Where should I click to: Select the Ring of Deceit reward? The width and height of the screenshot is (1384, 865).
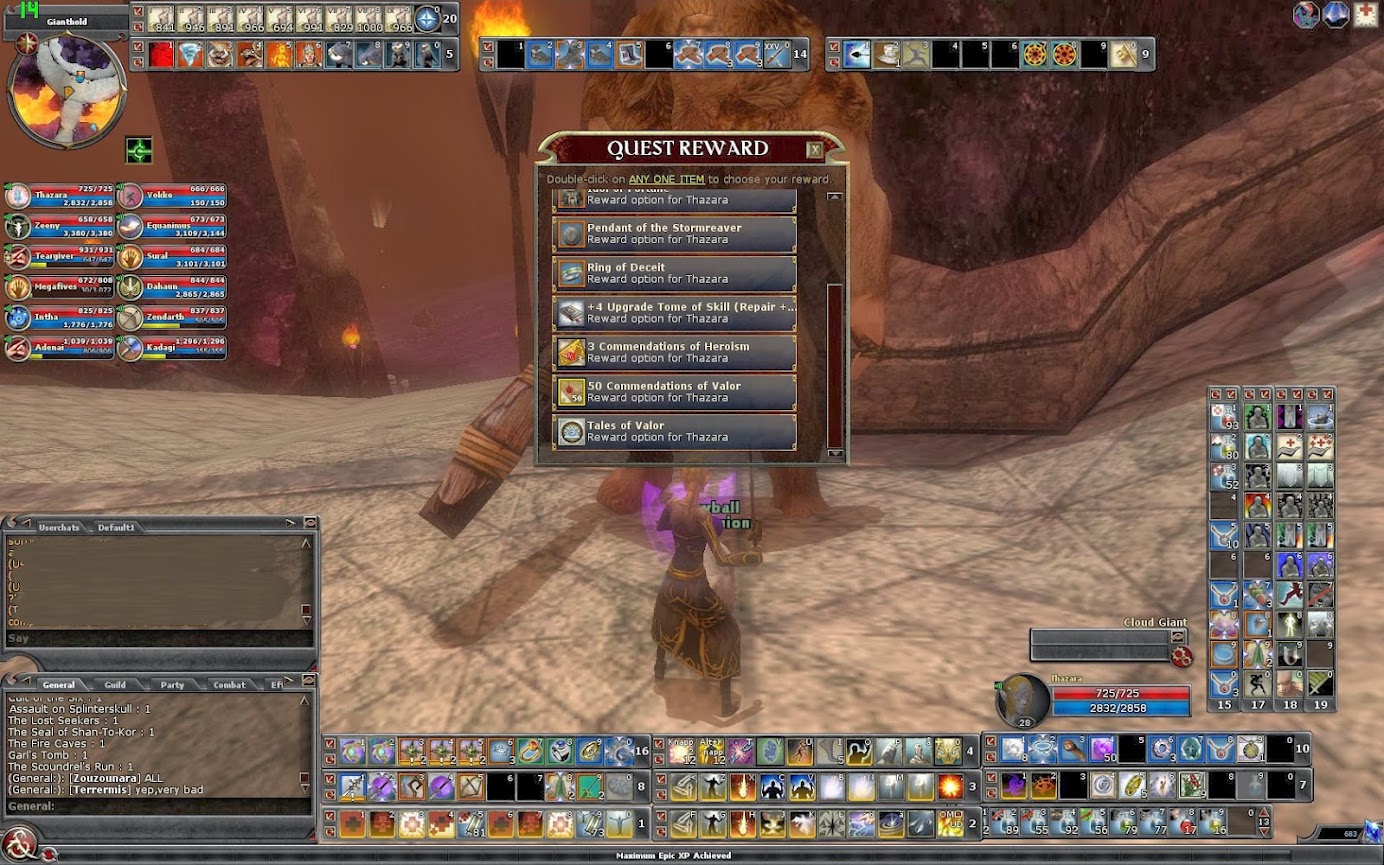[x=674, y=274]
